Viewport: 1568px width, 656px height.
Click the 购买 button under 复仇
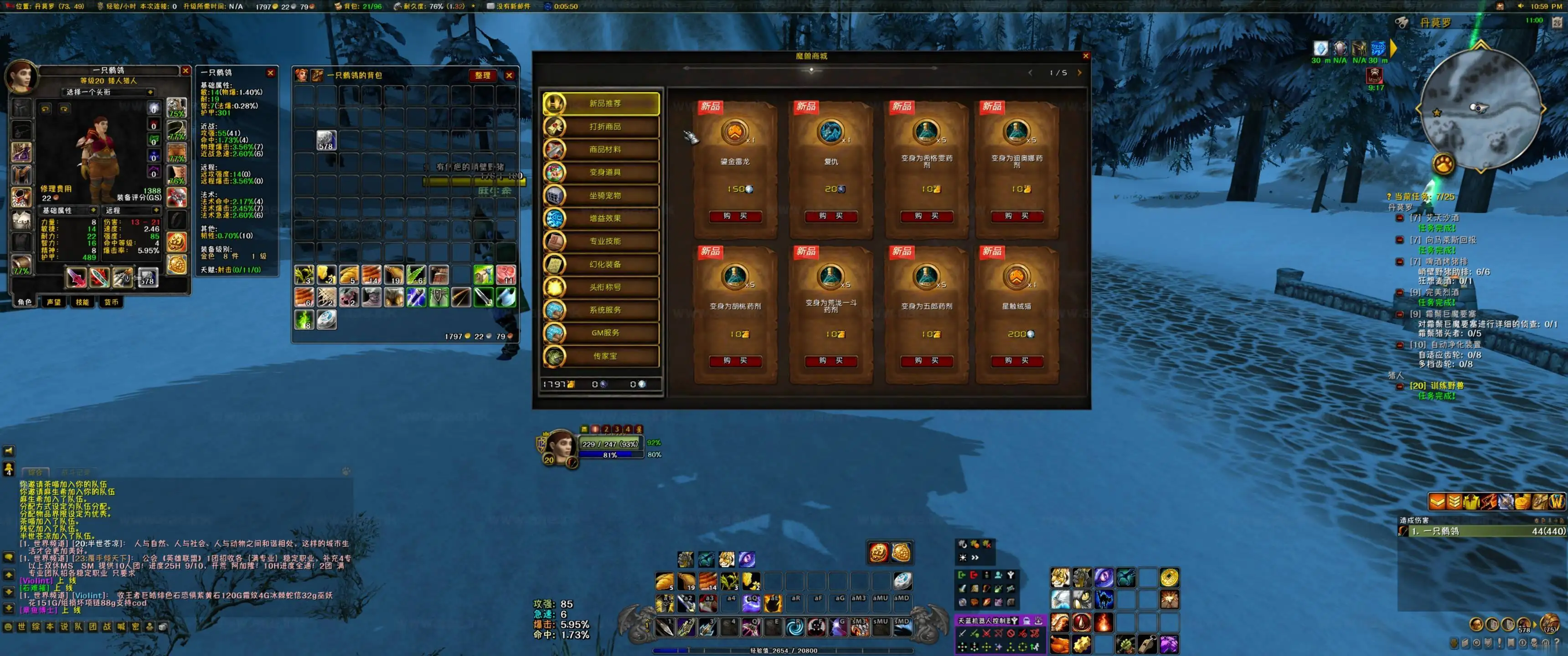[830, 216]
